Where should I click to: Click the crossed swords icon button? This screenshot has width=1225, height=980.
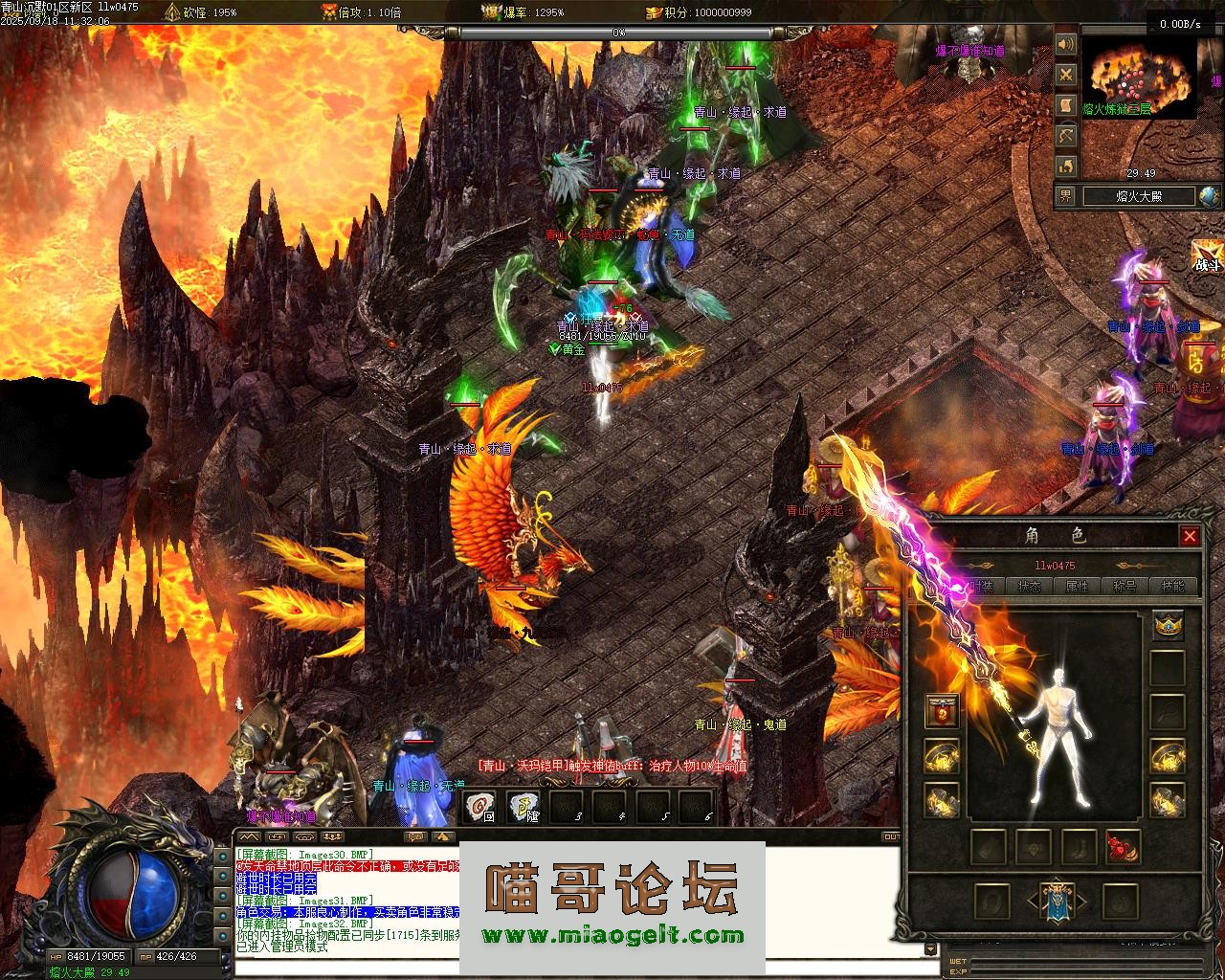point(1066,76)
